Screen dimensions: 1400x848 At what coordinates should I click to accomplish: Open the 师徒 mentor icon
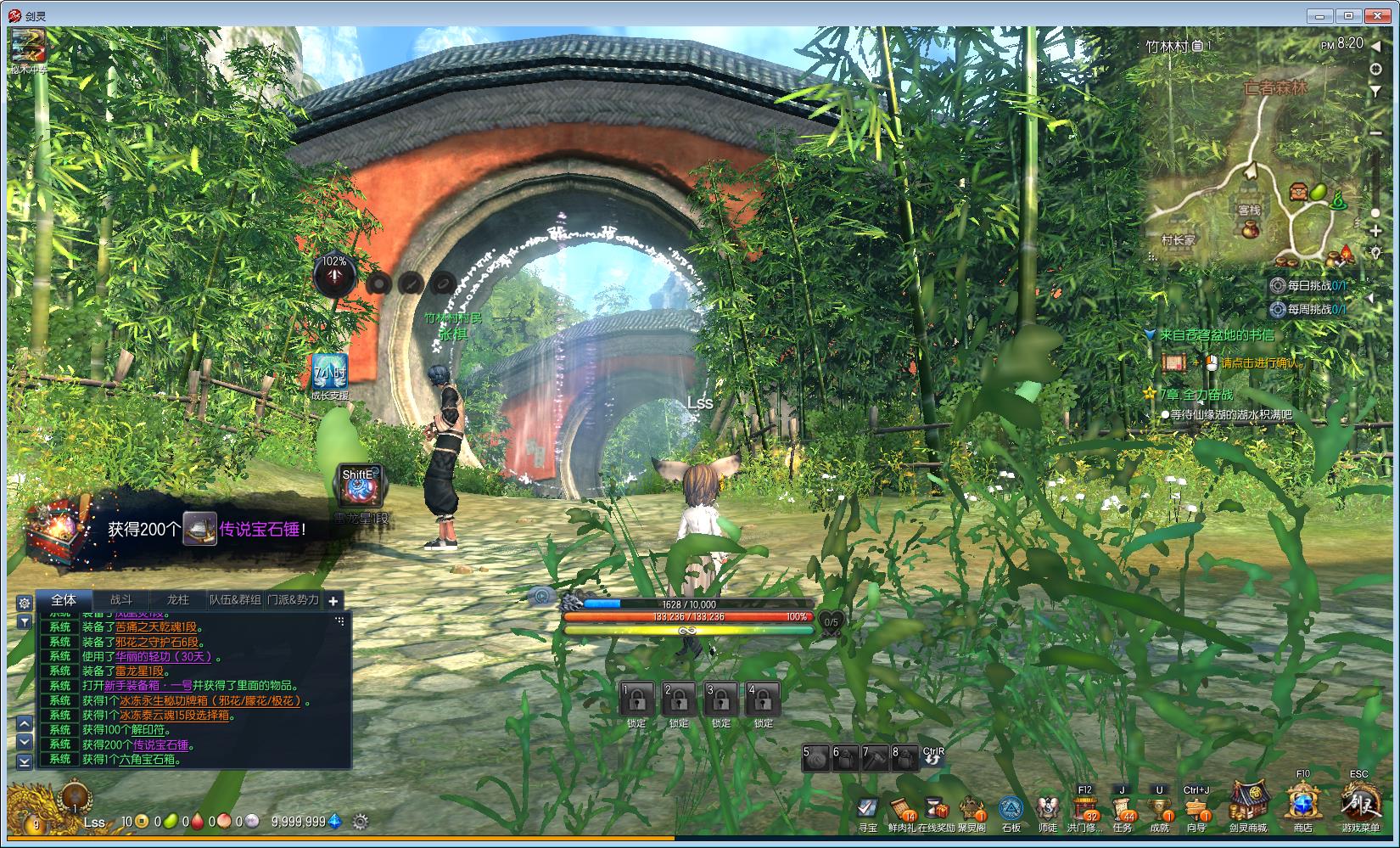click(1048, 809)
